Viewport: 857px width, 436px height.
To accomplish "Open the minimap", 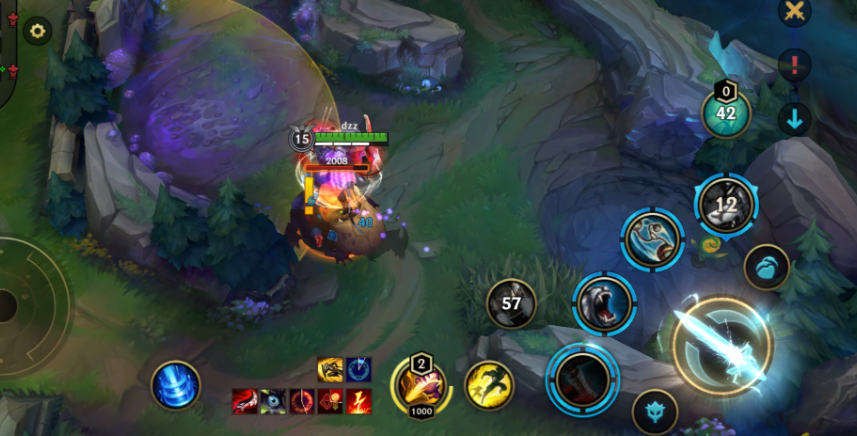I will coord(8,50).
